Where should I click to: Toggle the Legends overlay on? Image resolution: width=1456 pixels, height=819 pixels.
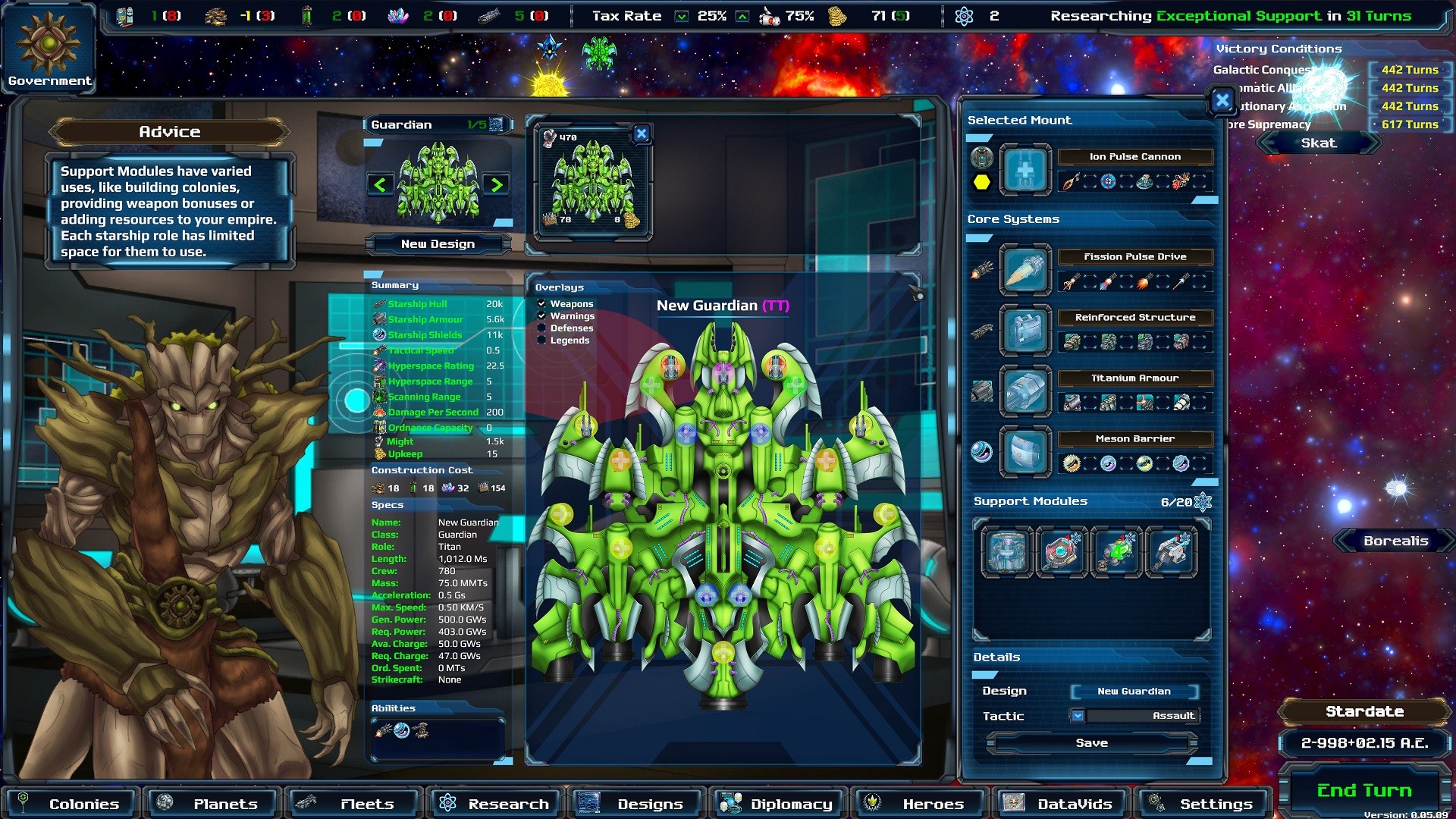pyautogui.click(x=541, y=340)
